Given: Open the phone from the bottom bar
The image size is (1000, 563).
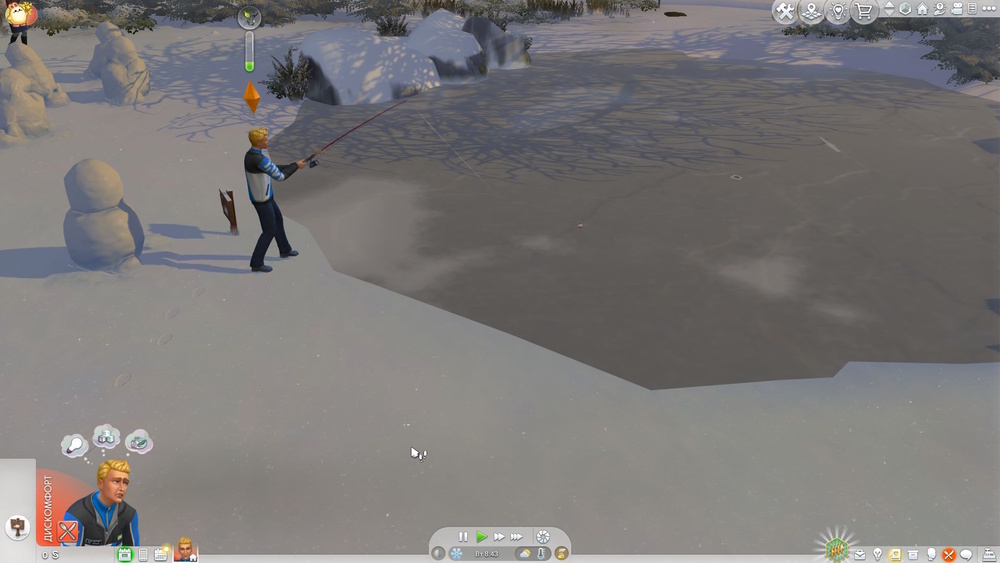Looking at the screenshot, I should pyautogui.click(x=143, y=554).
